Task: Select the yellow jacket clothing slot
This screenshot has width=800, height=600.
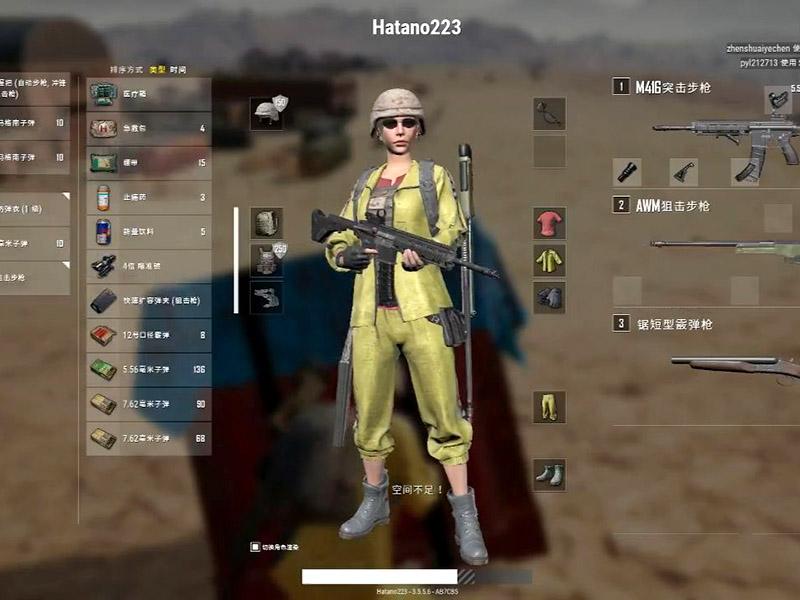Action: [x=549, y=260]
